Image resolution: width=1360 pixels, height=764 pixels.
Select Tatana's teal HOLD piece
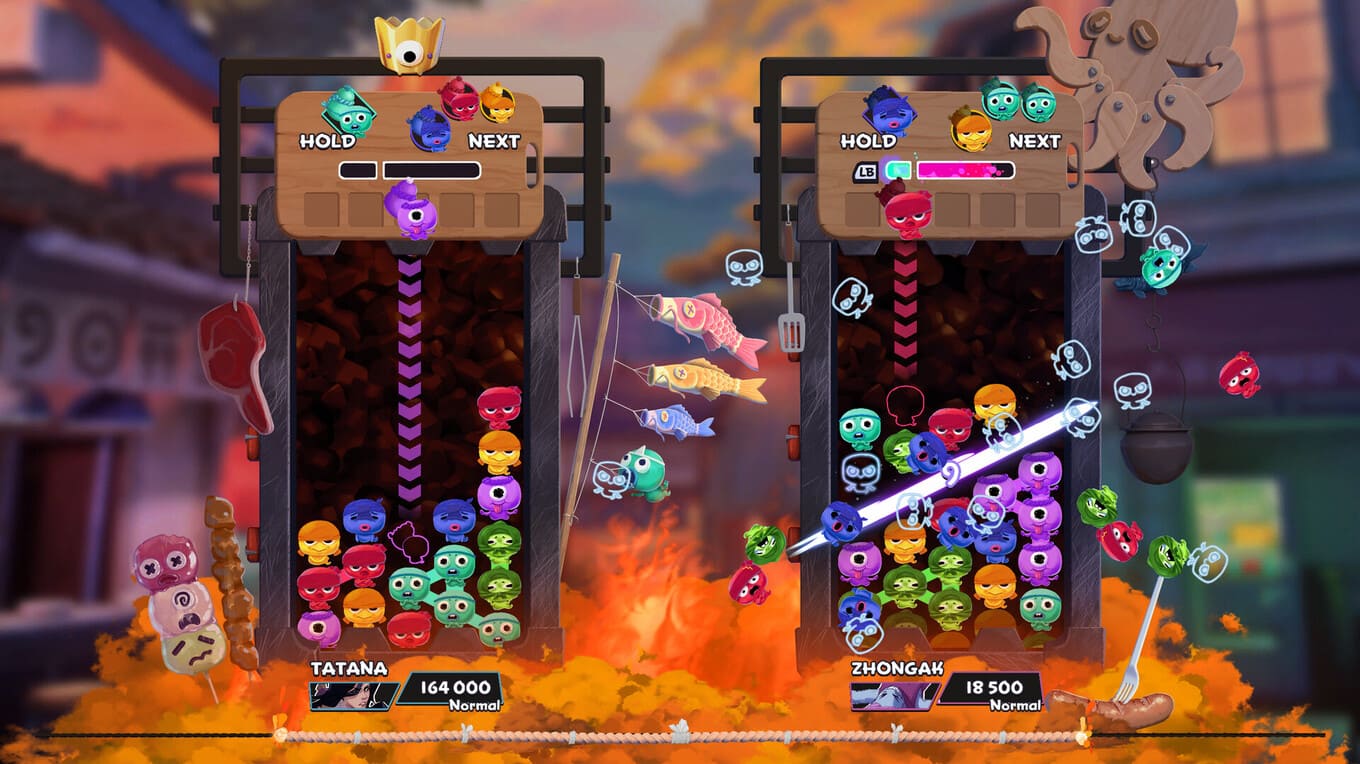[349, 111]
